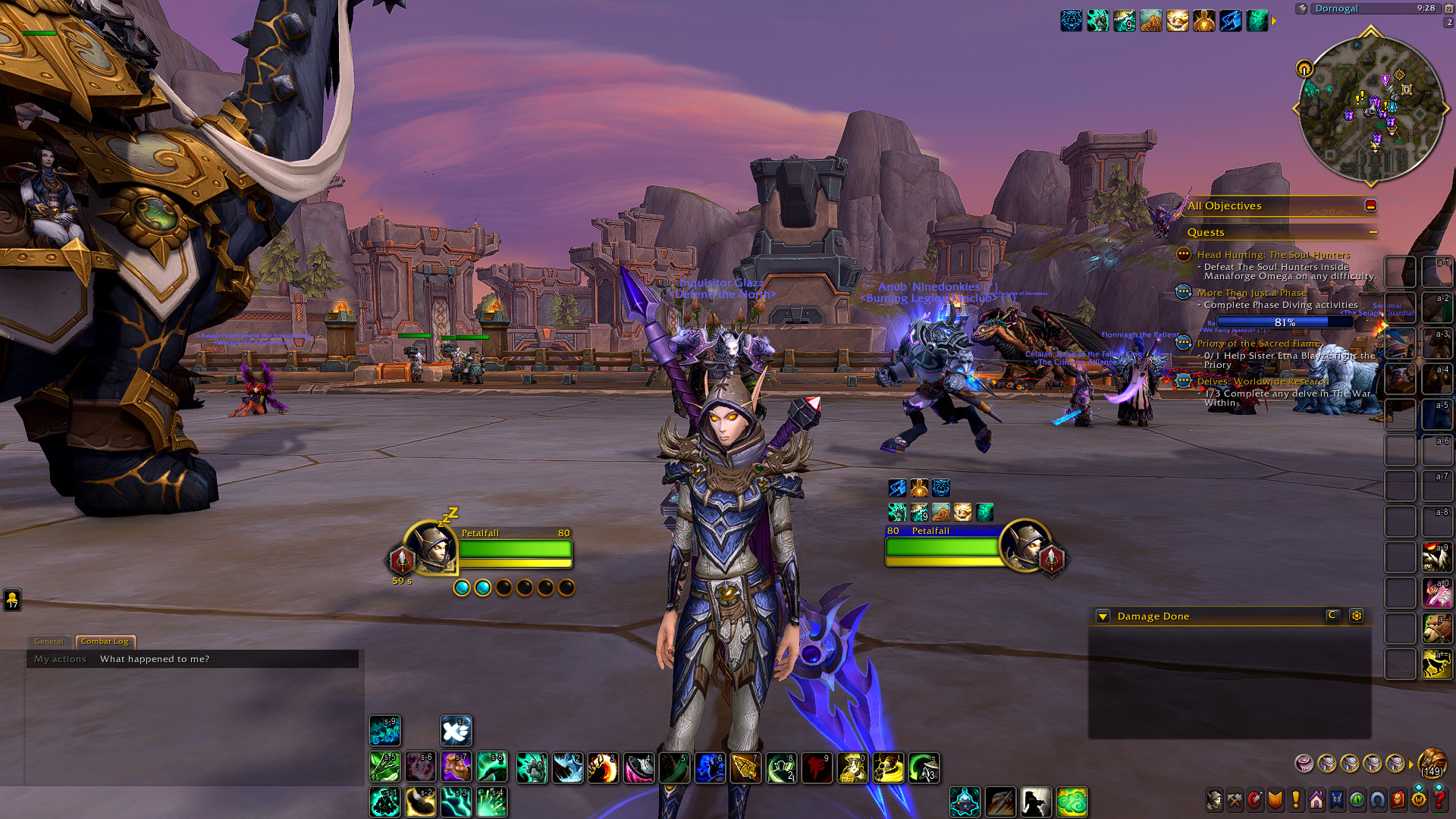Click the white bird ability above the action bar
The image size is (1456, 819).
click(x=456, y=731)
